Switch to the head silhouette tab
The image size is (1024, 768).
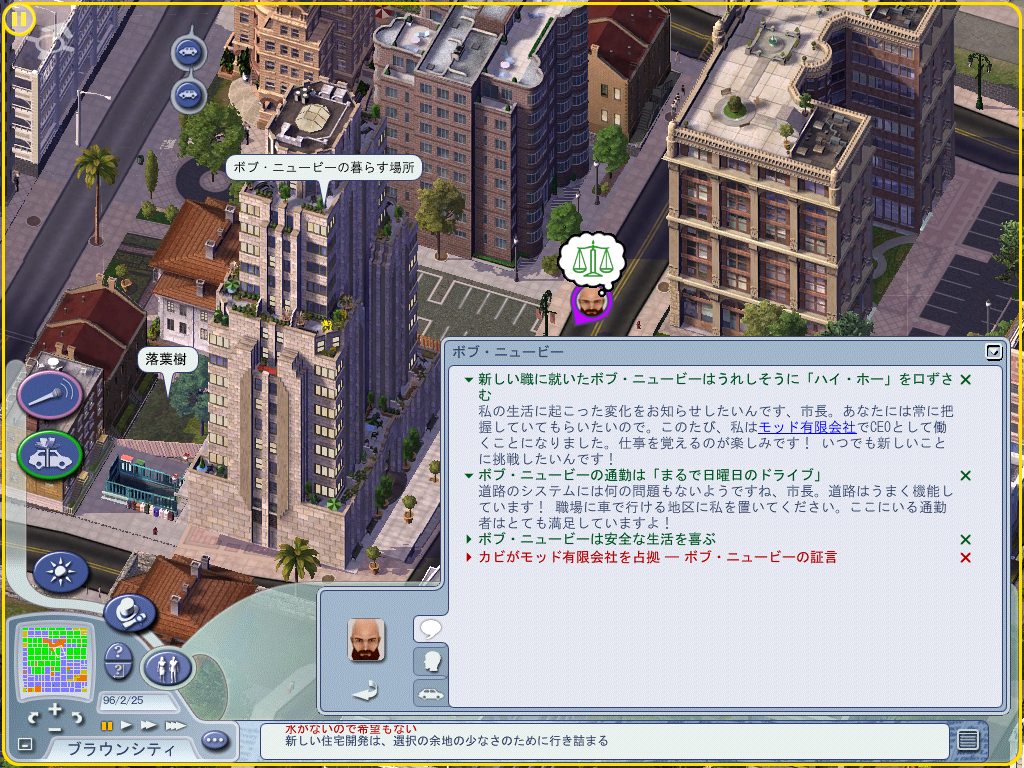(x=431, y=661)
